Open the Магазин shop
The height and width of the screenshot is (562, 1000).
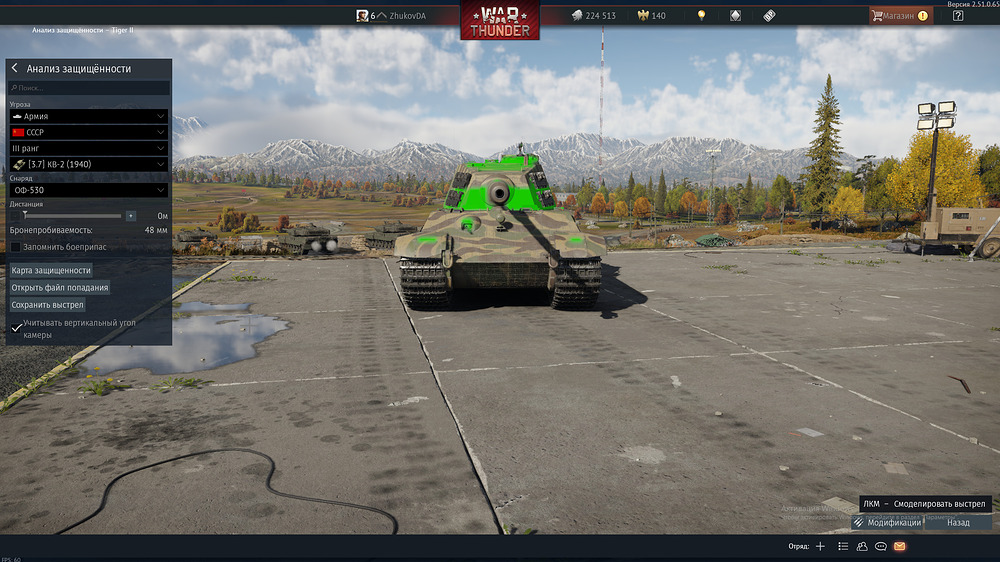[x=899, y=16]
